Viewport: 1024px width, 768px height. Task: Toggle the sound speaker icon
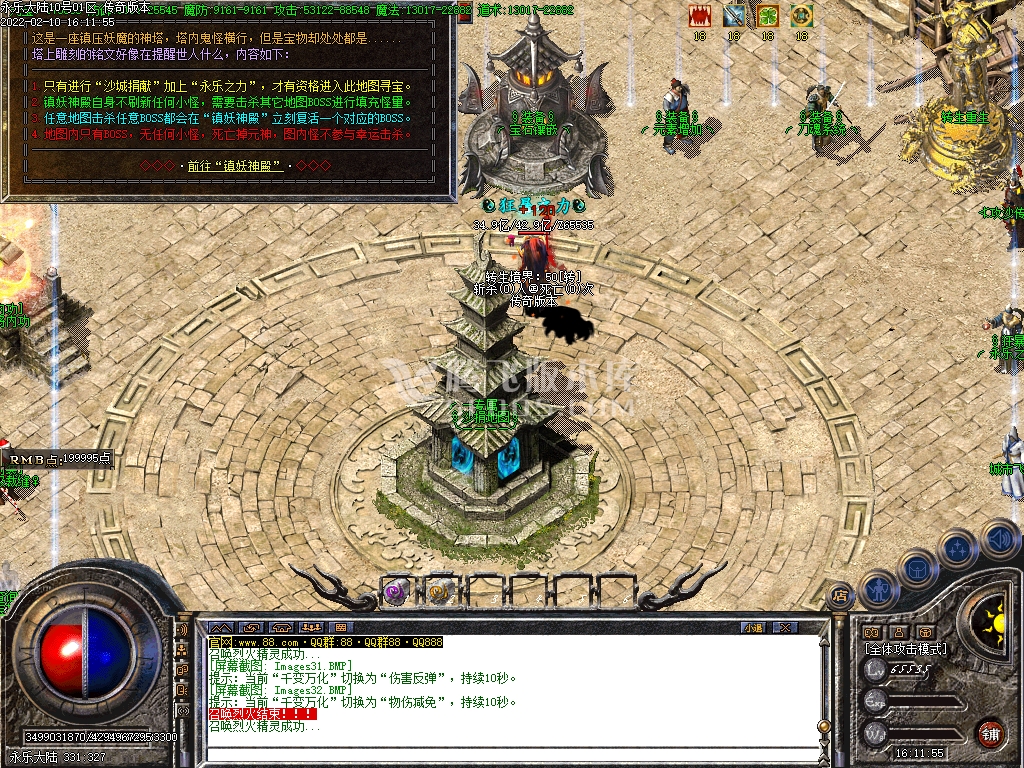click(998, 538)
